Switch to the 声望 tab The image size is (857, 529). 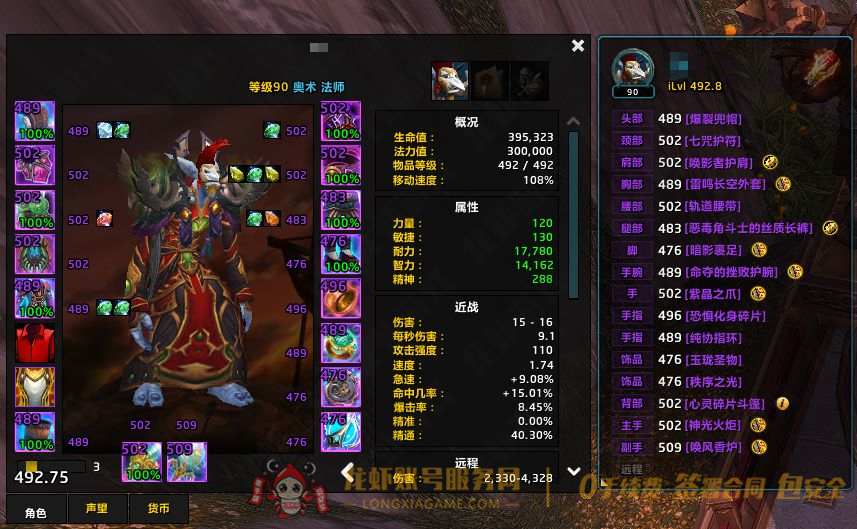(96, 510)
